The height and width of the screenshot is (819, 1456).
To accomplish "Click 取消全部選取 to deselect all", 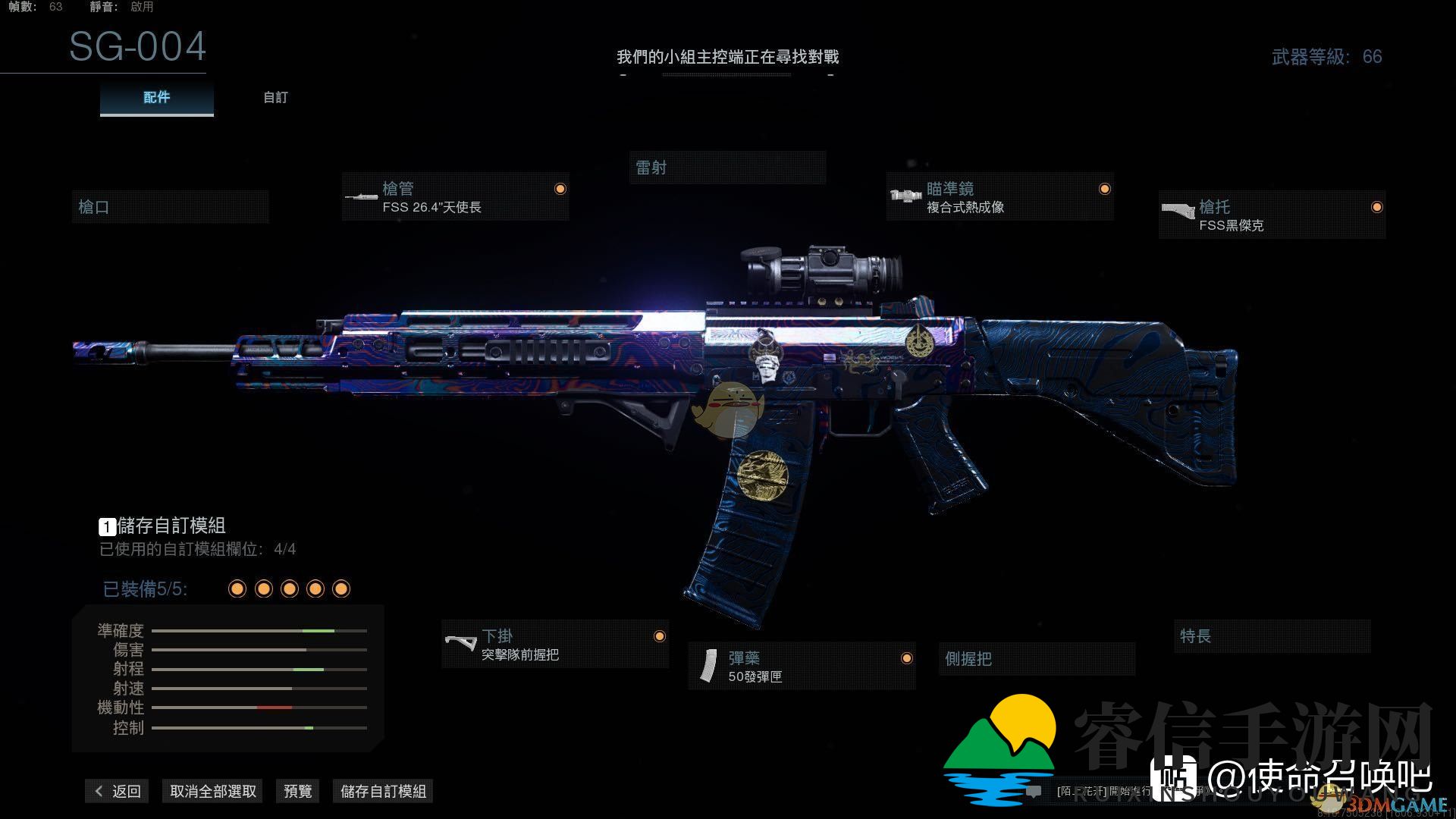I will point(213,791).
